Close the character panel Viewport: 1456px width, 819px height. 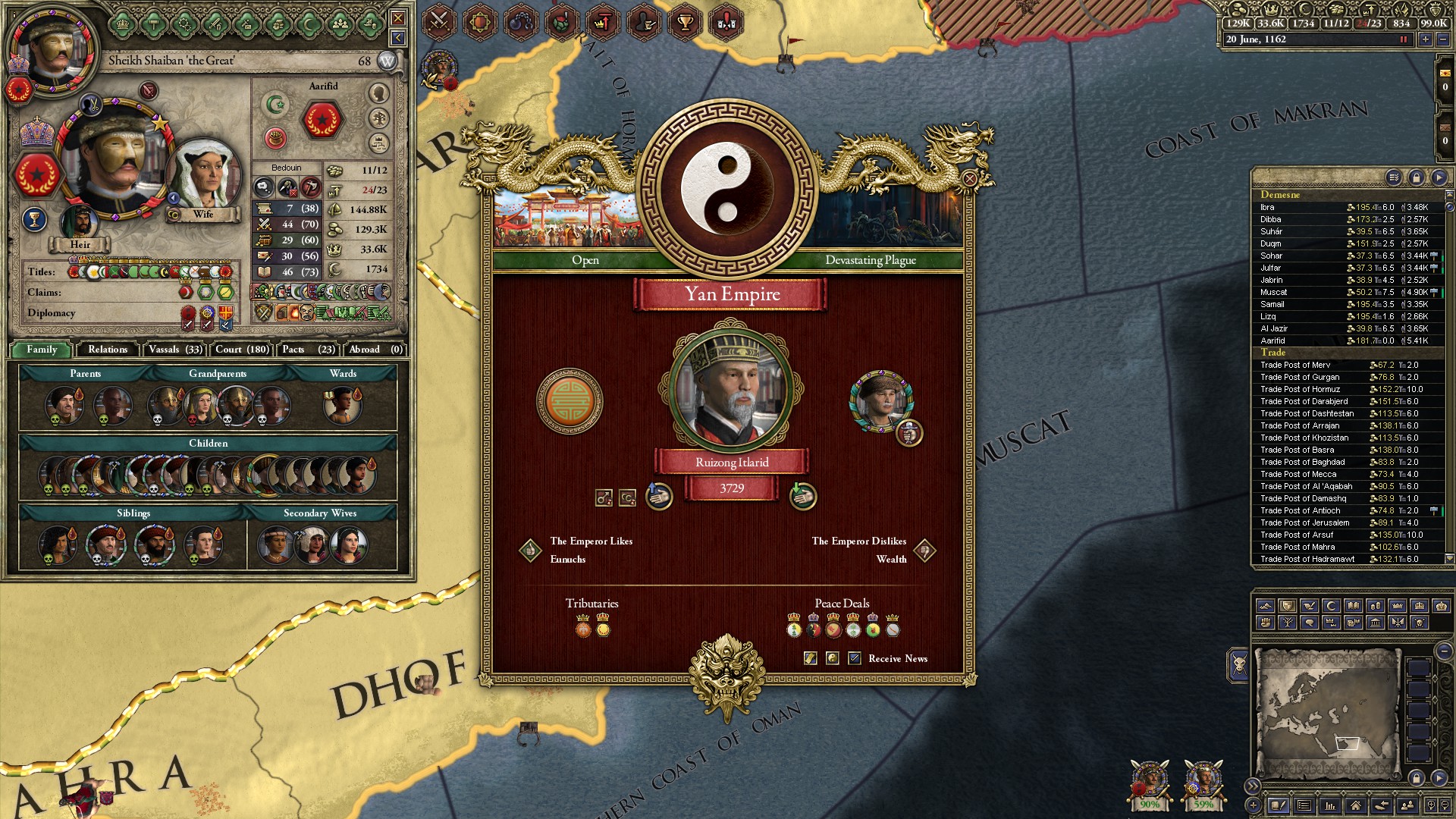[397, 17]
